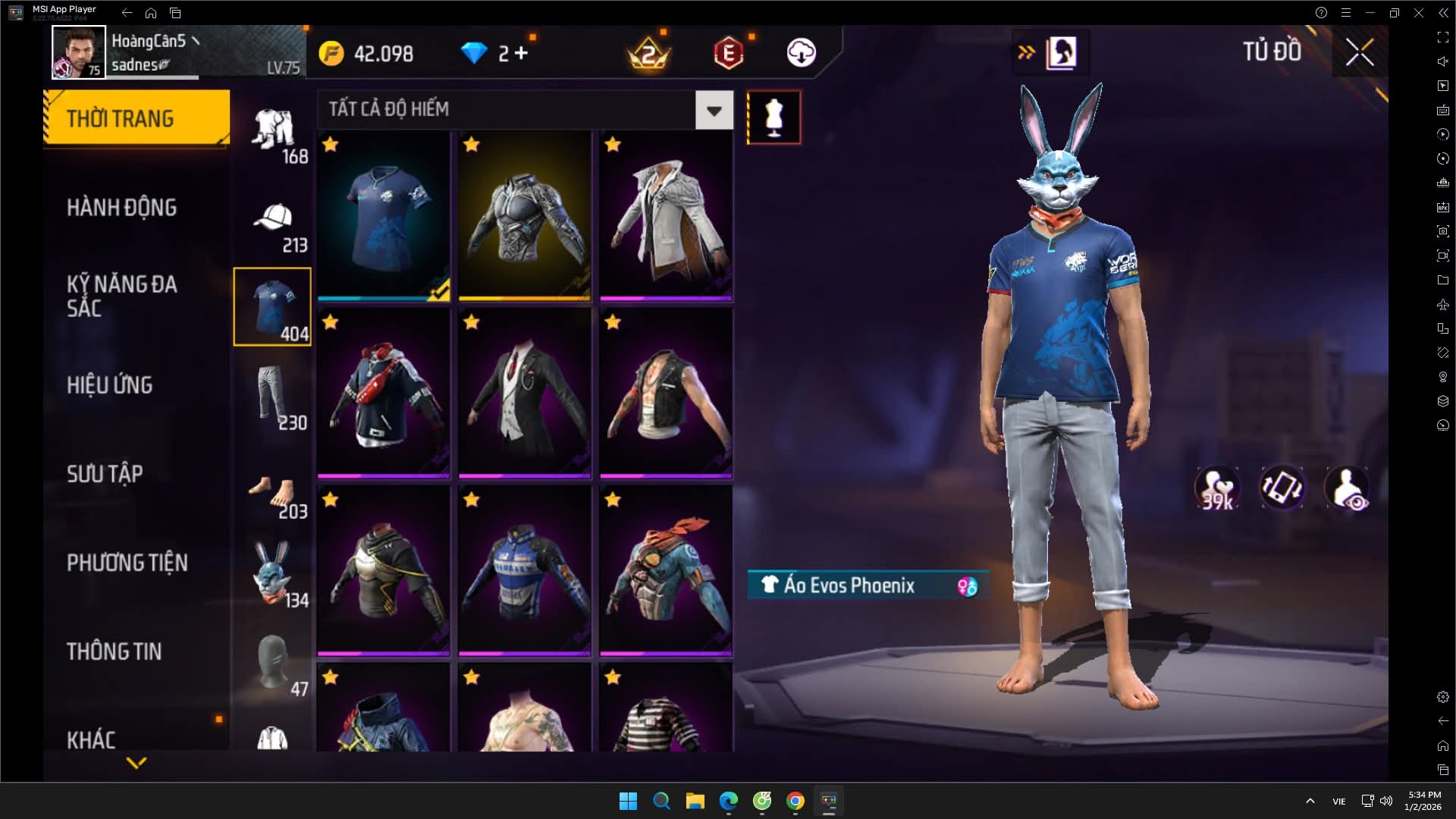1456x819 pixels.
Task: Add diamonds with the plus button
Action: pyautogui.click(x=521, y=53)
